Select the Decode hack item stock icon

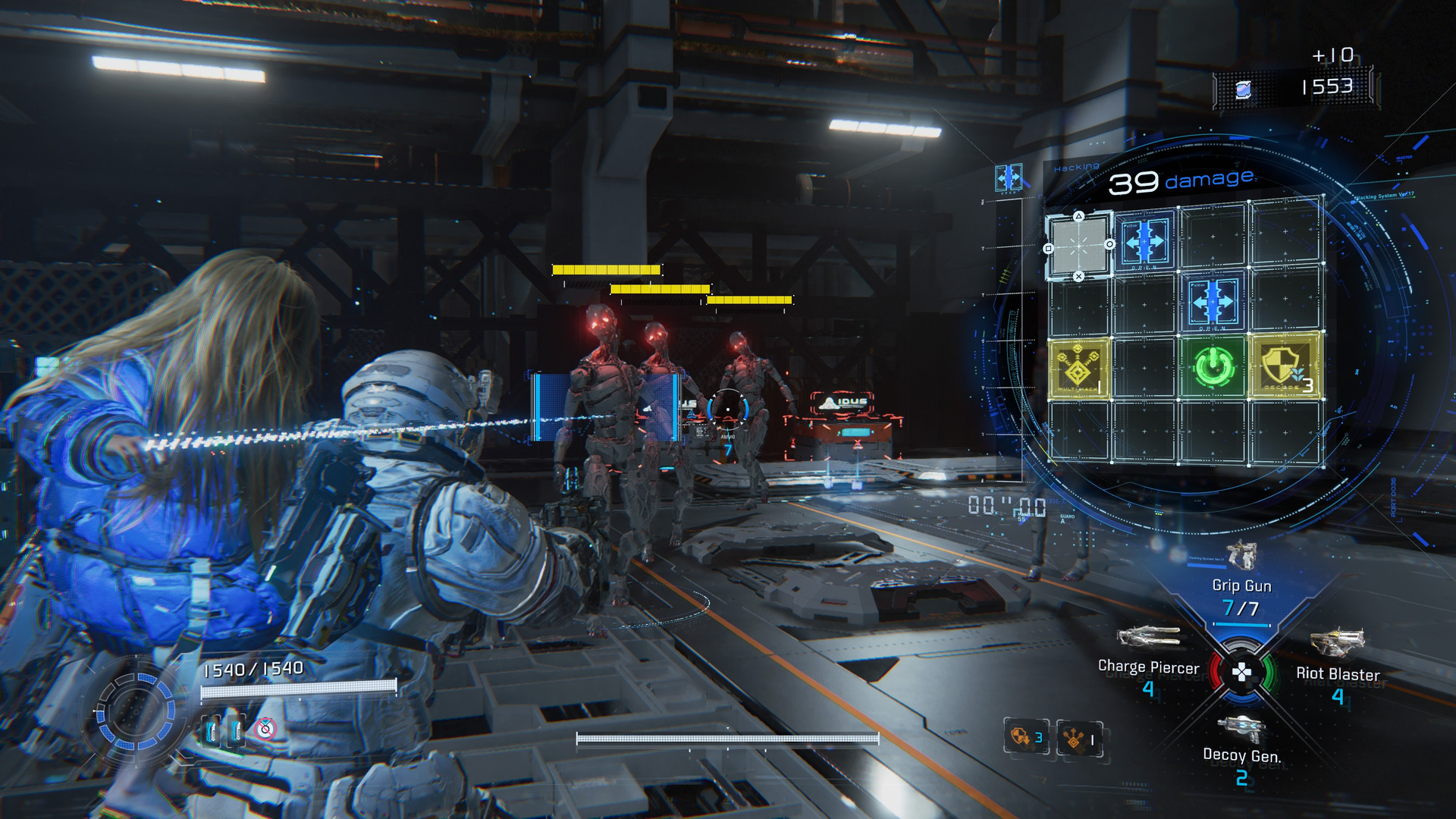(1026, 736)
